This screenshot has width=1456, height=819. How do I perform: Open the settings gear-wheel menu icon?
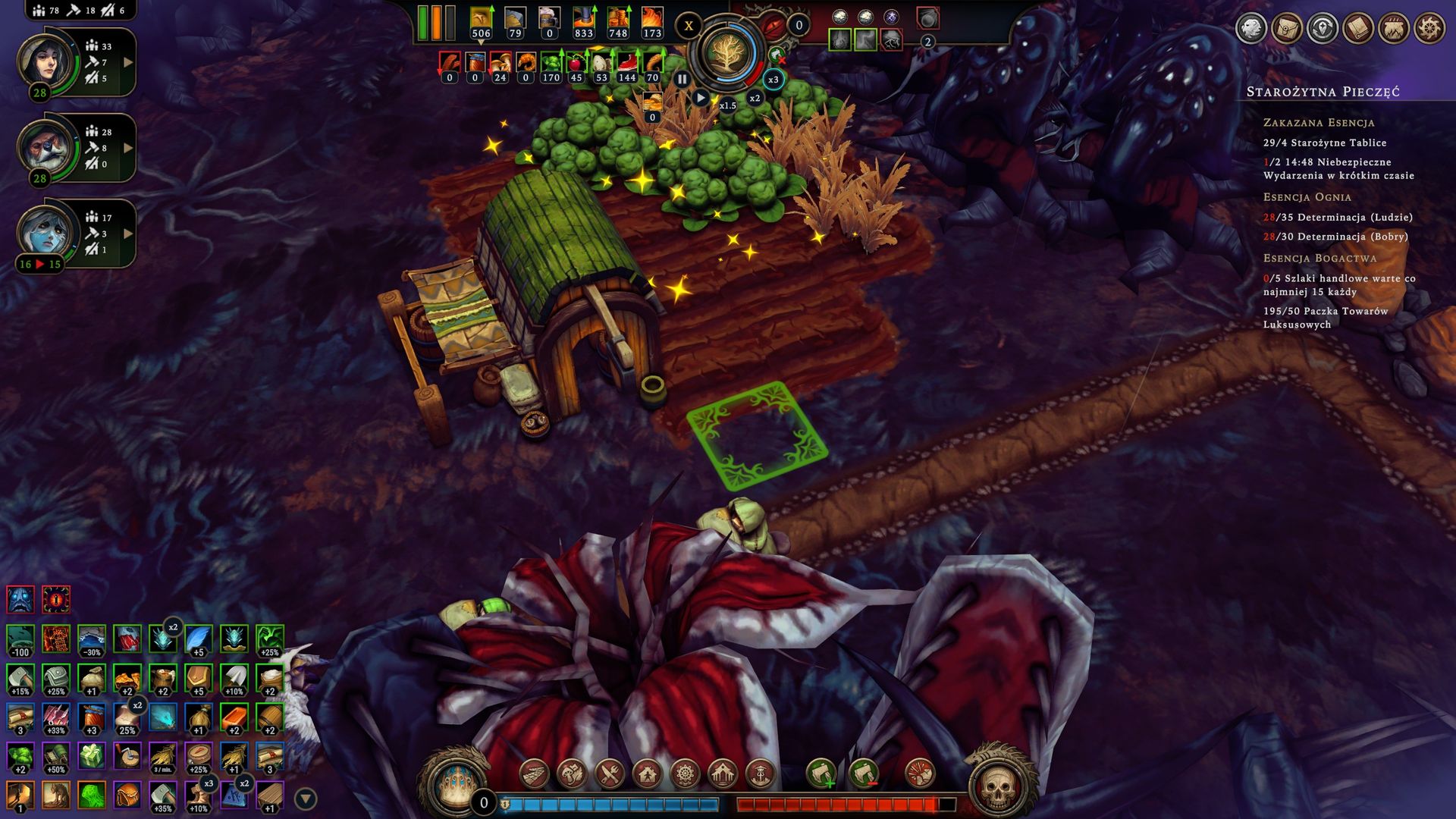point(1429,29)
